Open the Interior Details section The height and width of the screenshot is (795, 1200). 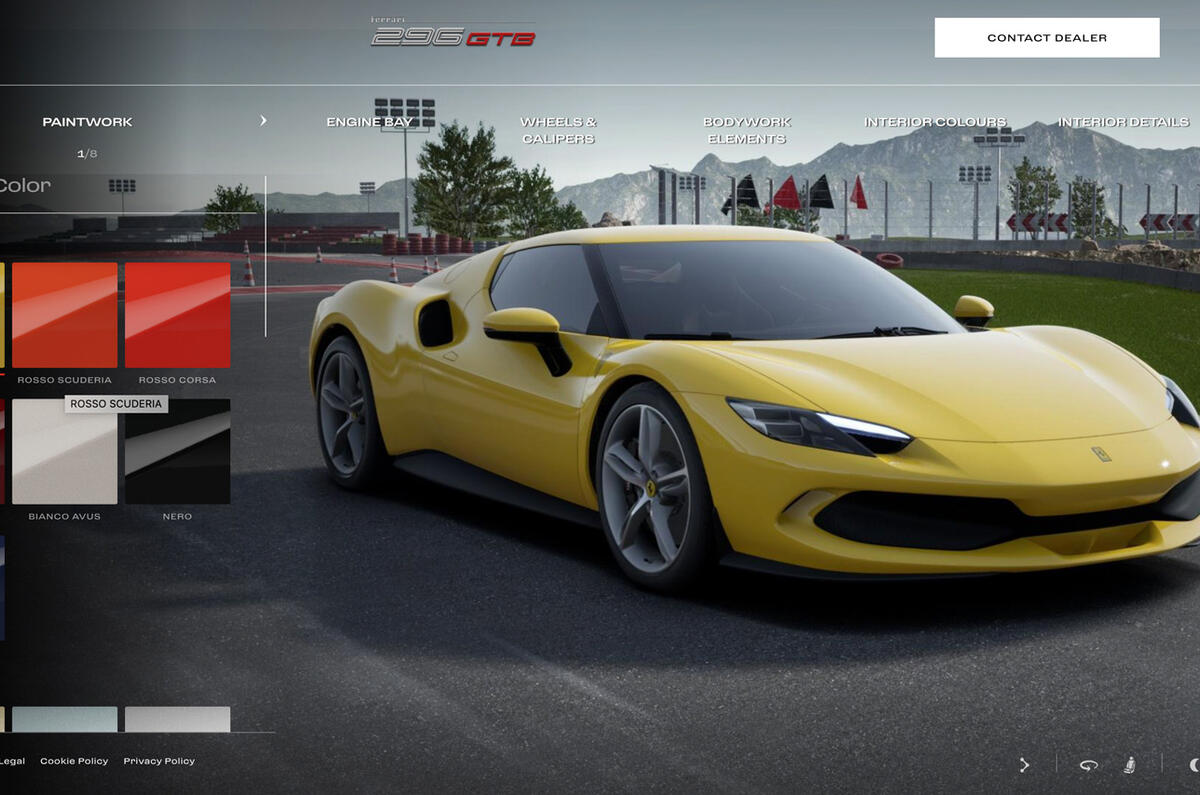tap(1123, 122)
